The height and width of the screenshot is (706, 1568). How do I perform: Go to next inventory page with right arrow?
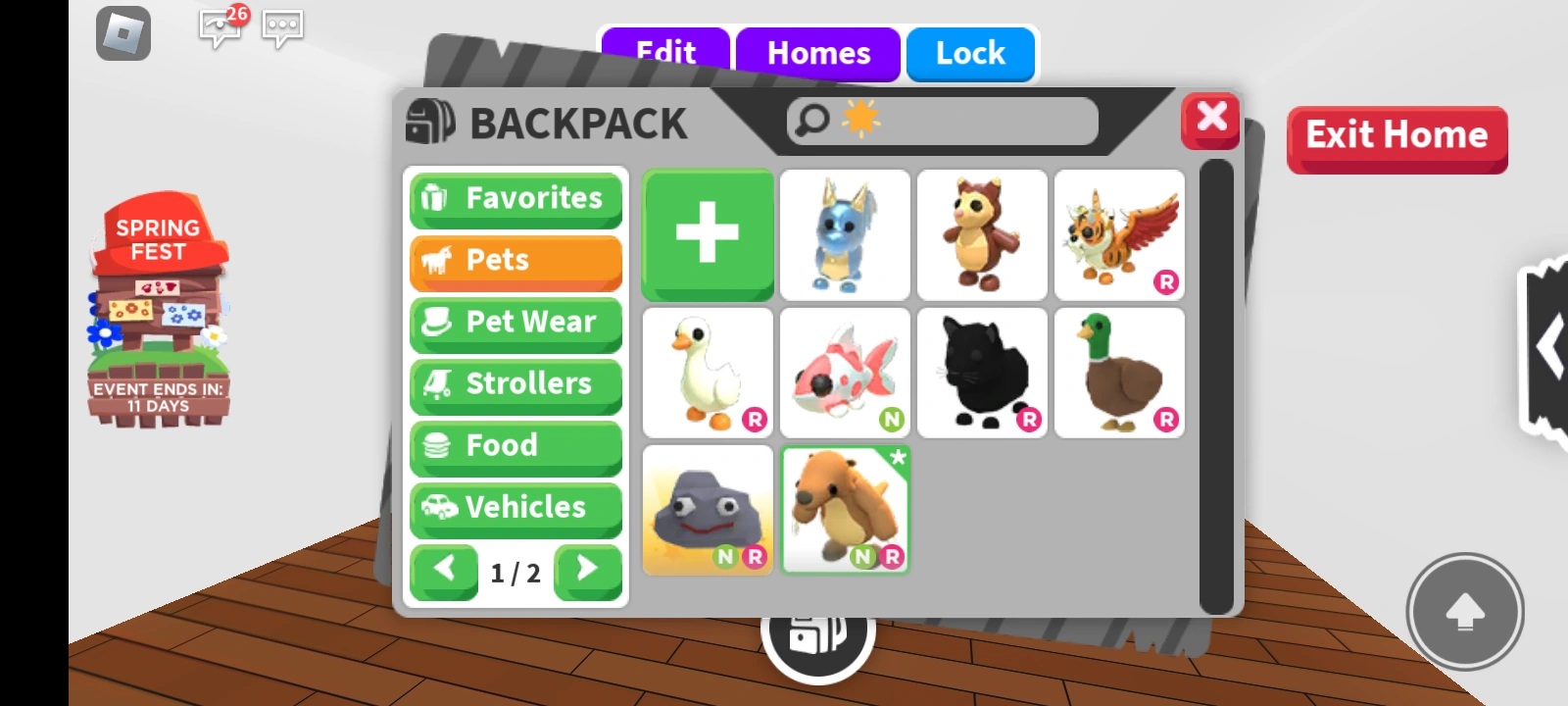(x=587, y=572)
